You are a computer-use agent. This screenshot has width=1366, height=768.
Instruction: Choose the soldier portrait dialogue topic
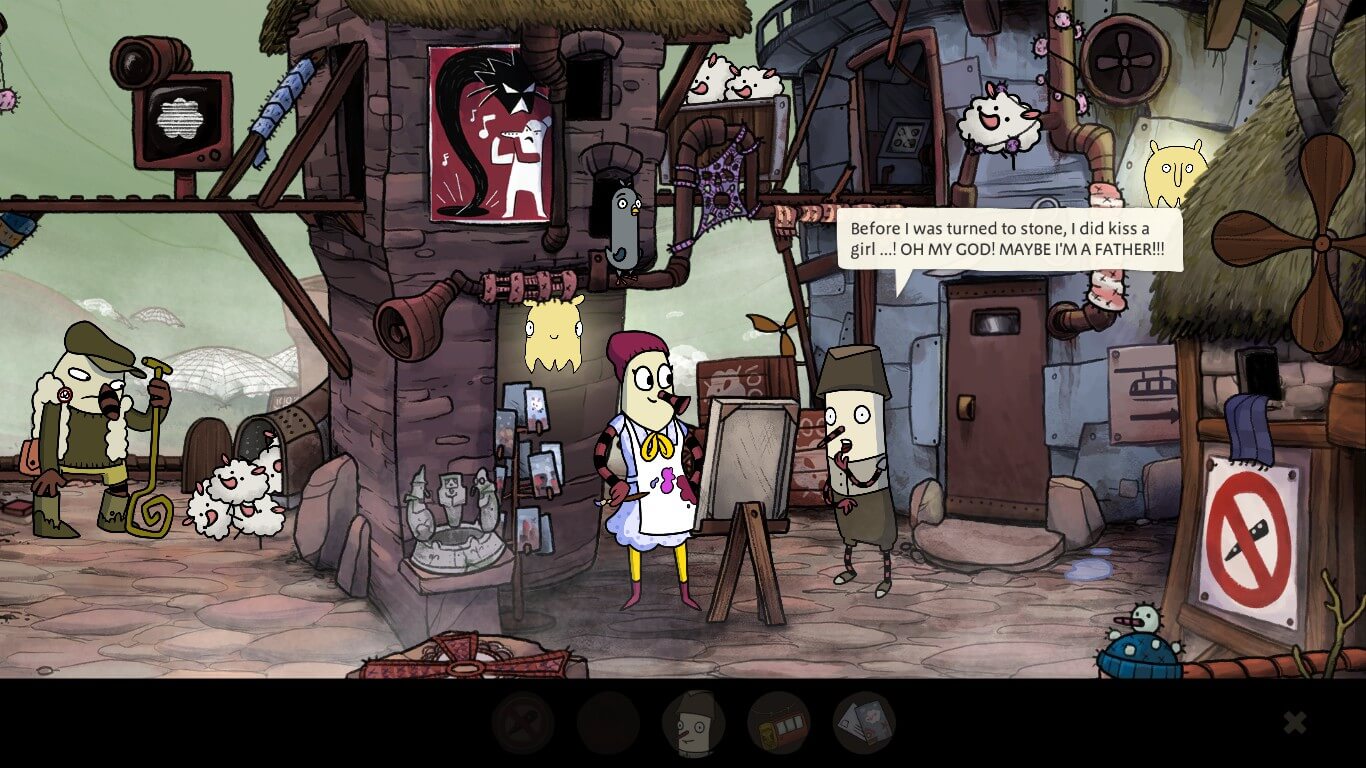pos(693,723)
